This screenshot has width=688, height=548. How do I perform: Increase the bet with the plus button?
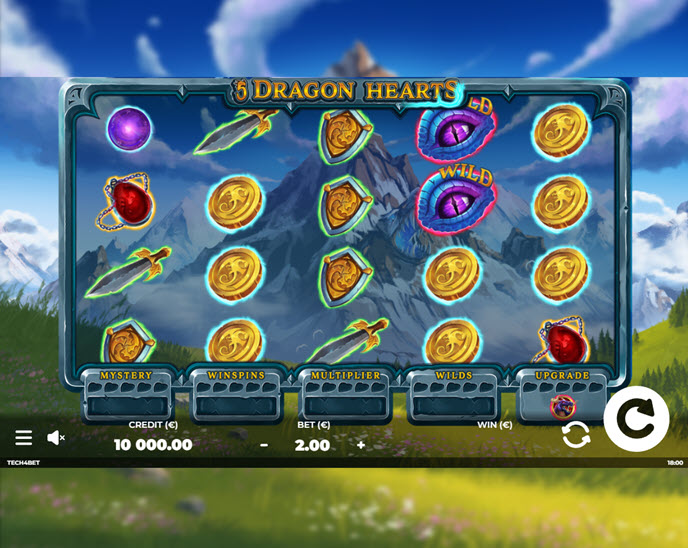(x=361, y=445)
